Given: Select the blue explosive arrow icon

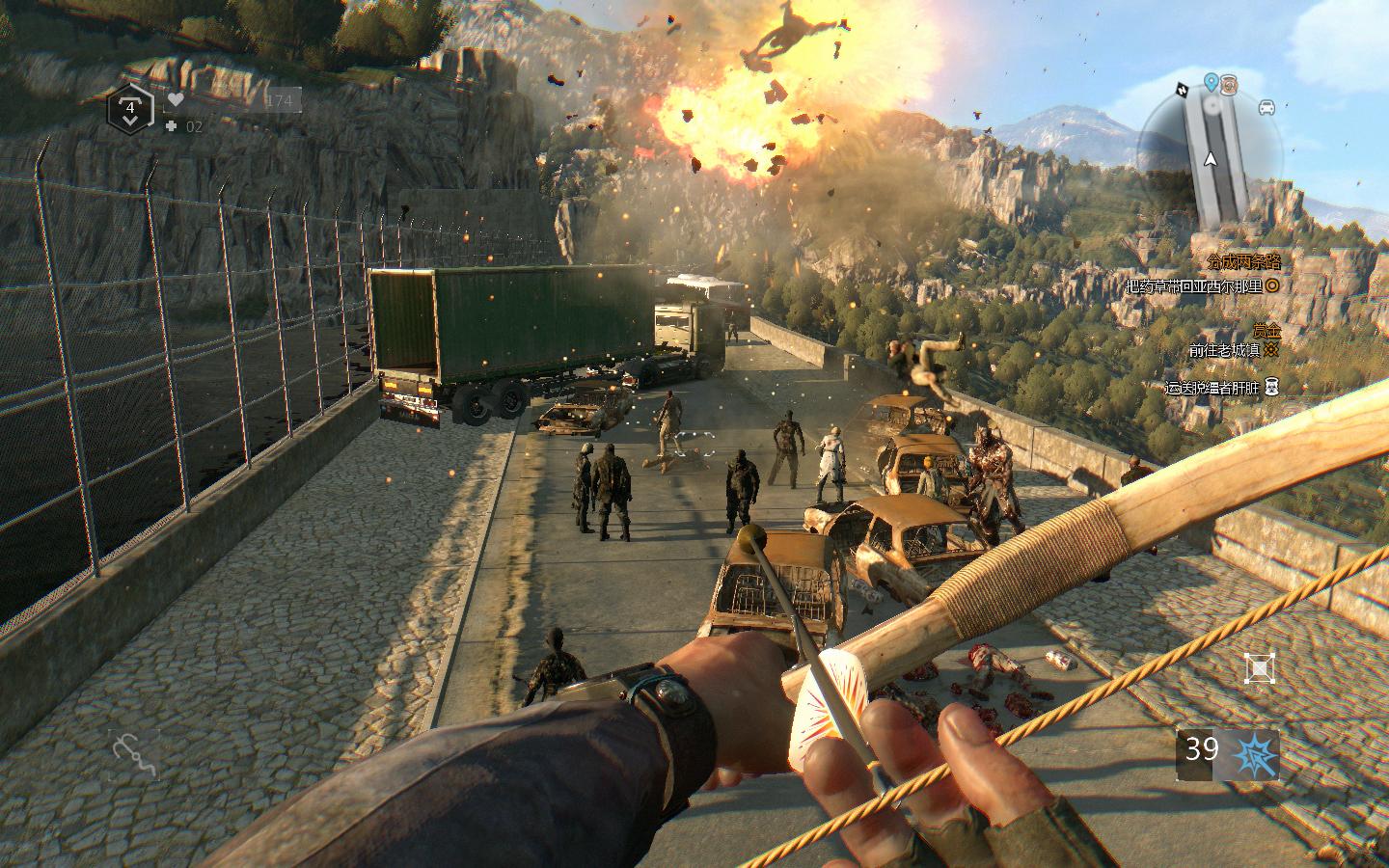Looking at the screenshot, I should [1258, 753].
